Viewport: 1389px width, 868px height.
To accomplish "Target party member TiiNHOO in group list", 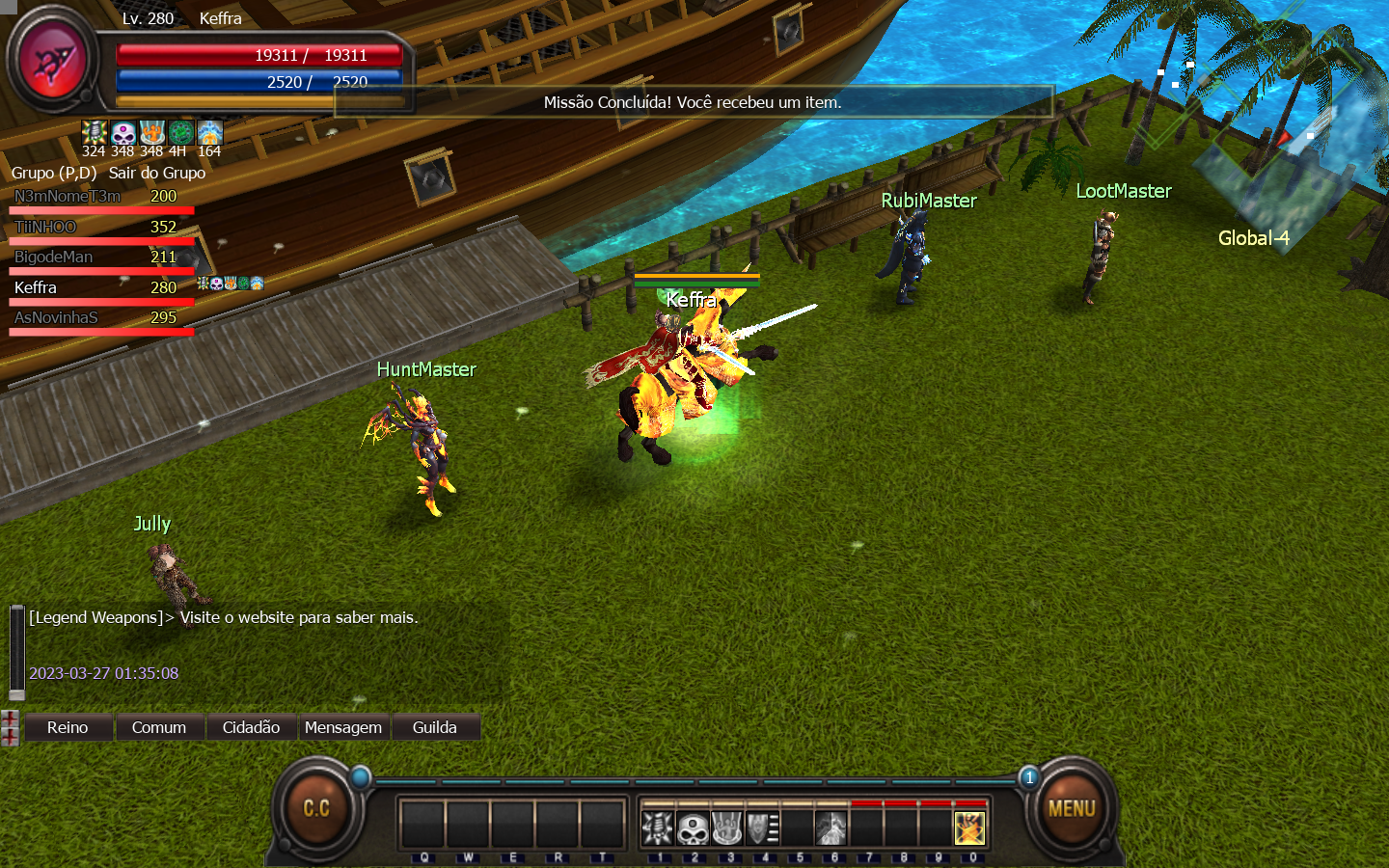I will (x=45, y=227).
